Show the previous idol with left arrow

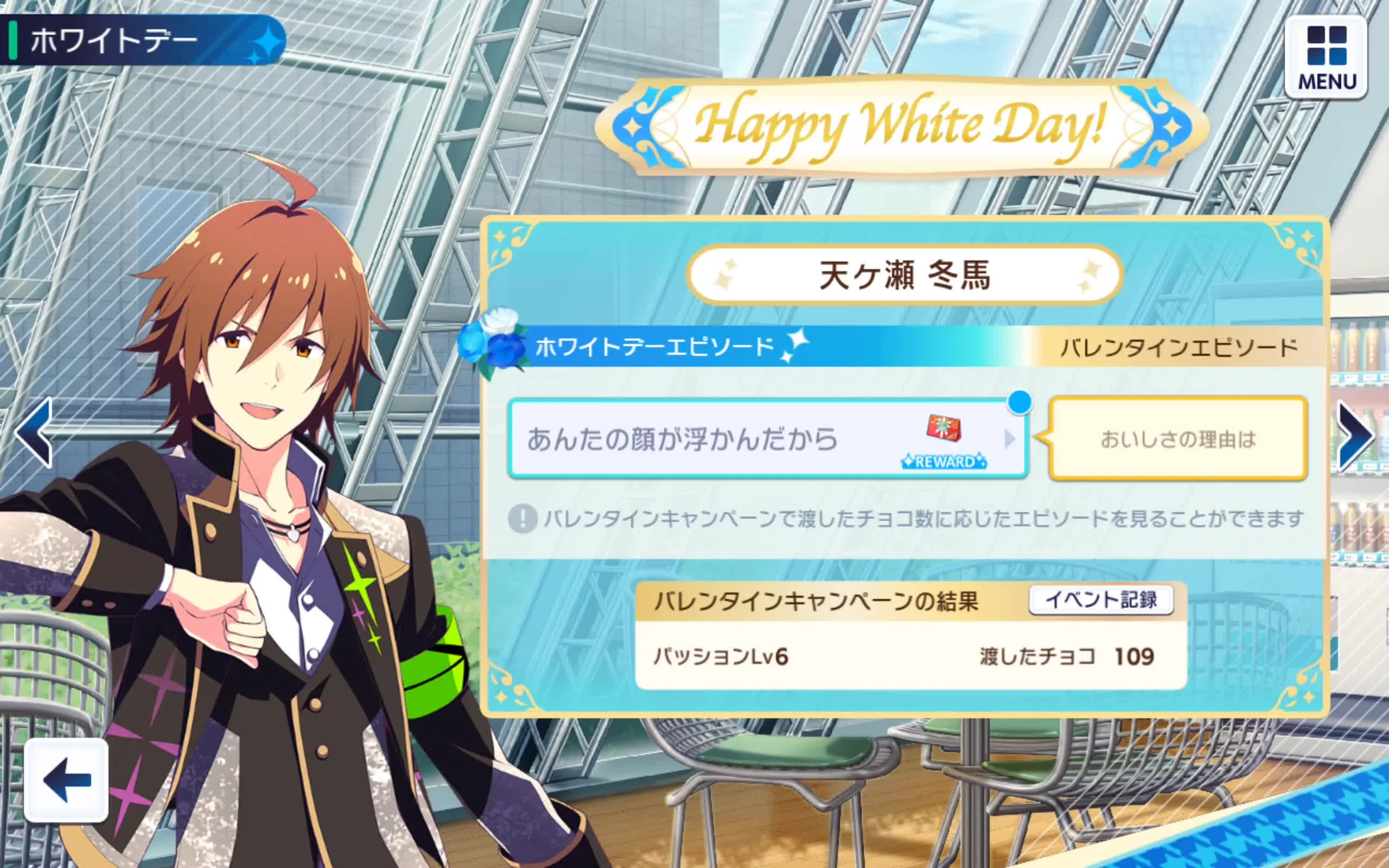point(34,432)
